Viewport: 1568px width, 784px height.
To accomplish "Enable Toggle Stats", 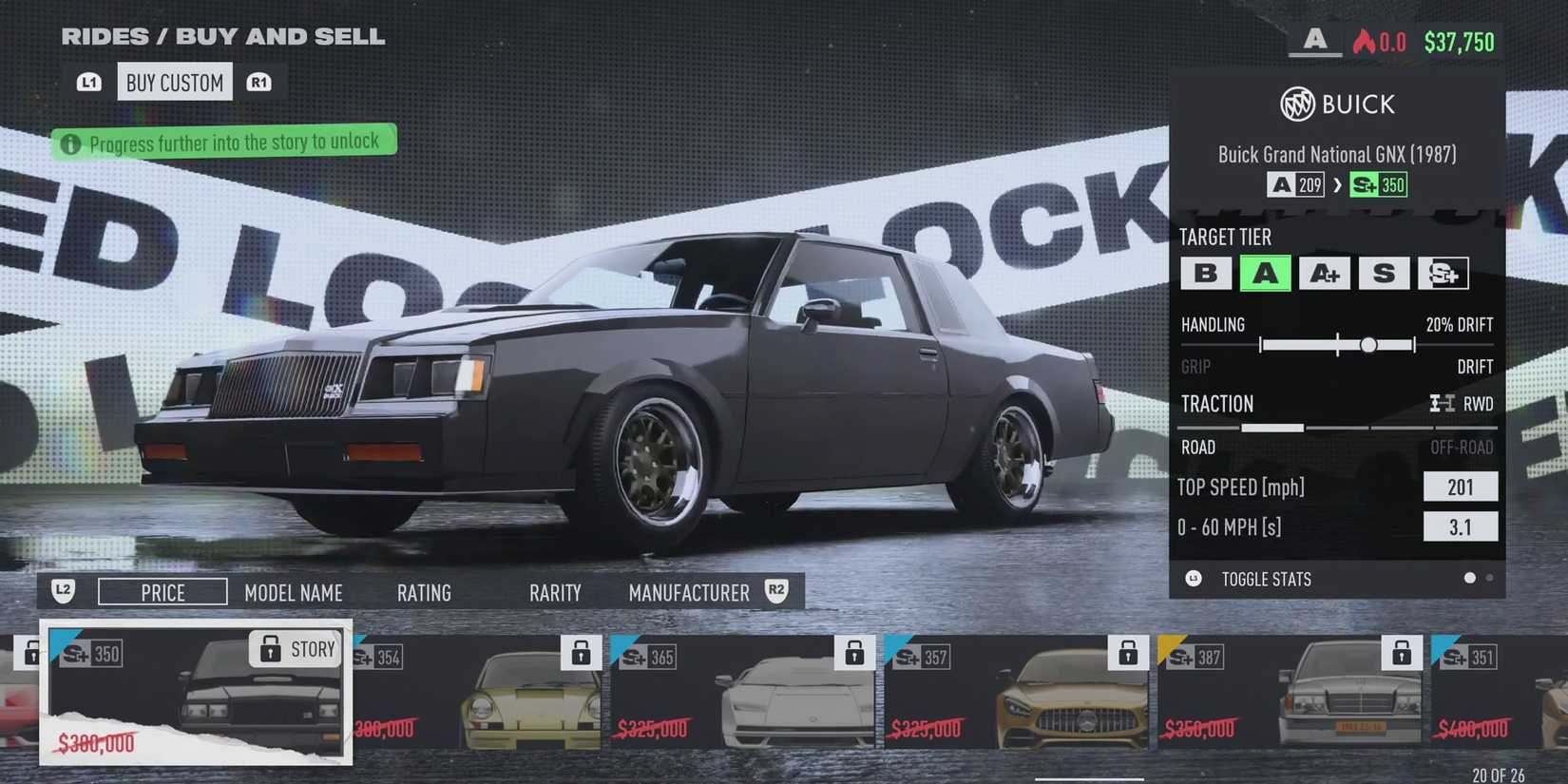I will [x=1268, y=579].
